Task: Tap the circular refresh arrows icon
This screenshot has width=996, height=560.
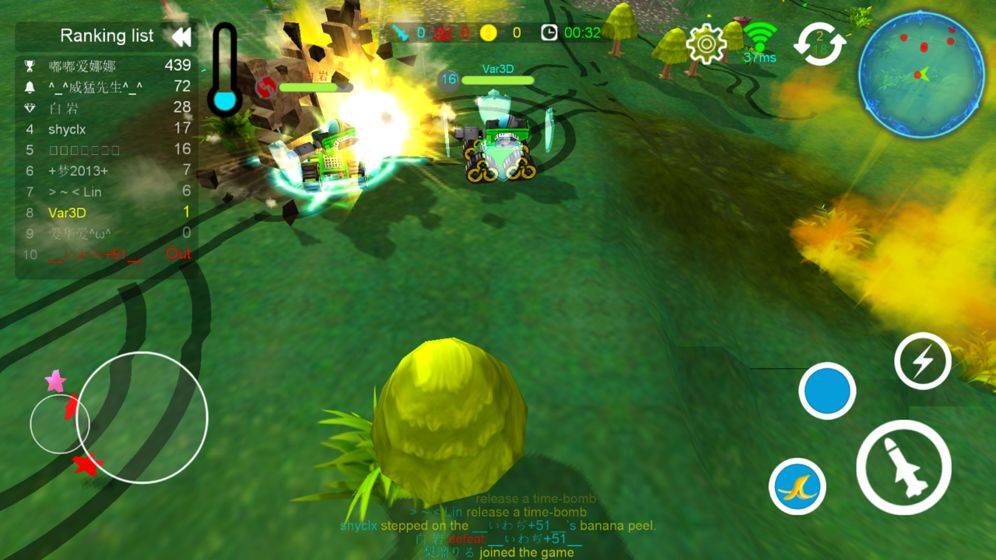Action: tap(820, 44)
